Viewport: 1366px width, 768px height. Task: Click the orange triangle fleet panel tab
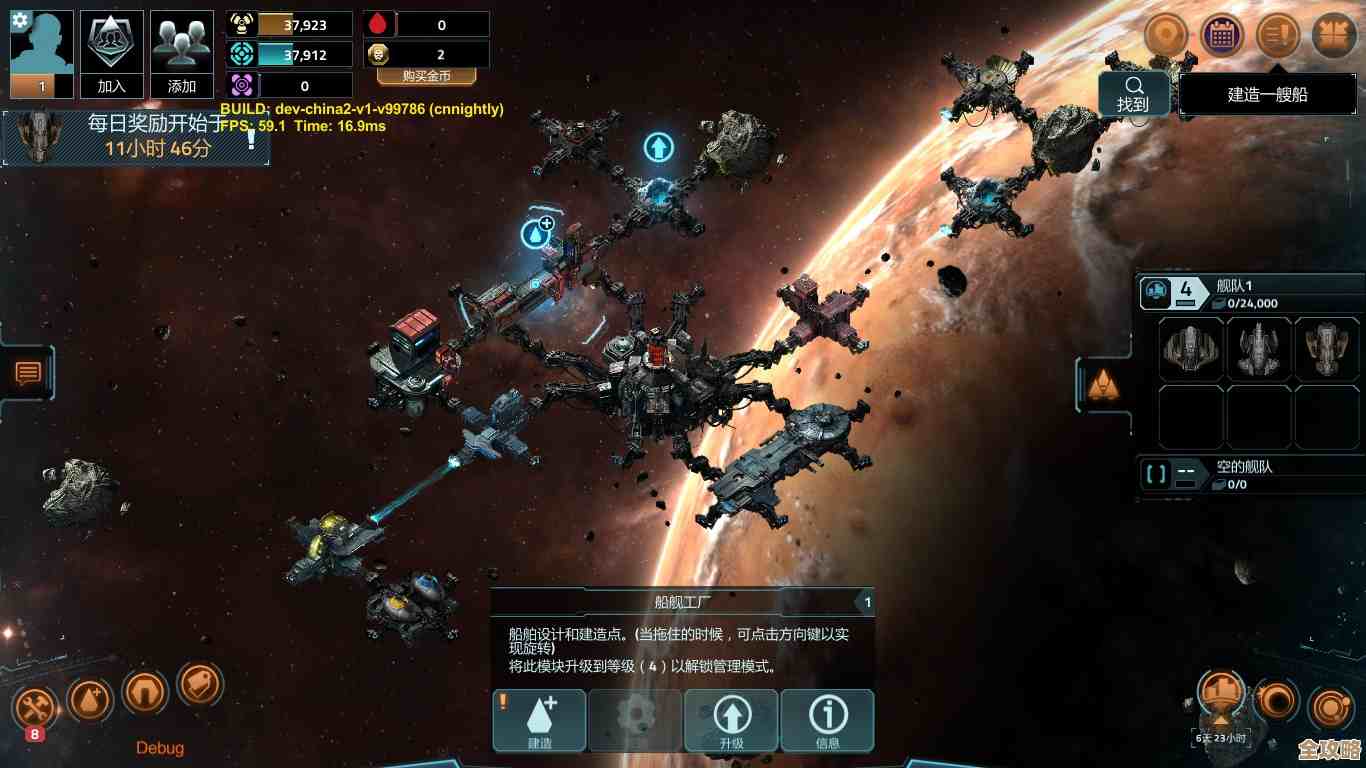click(x=1103, y=383)
